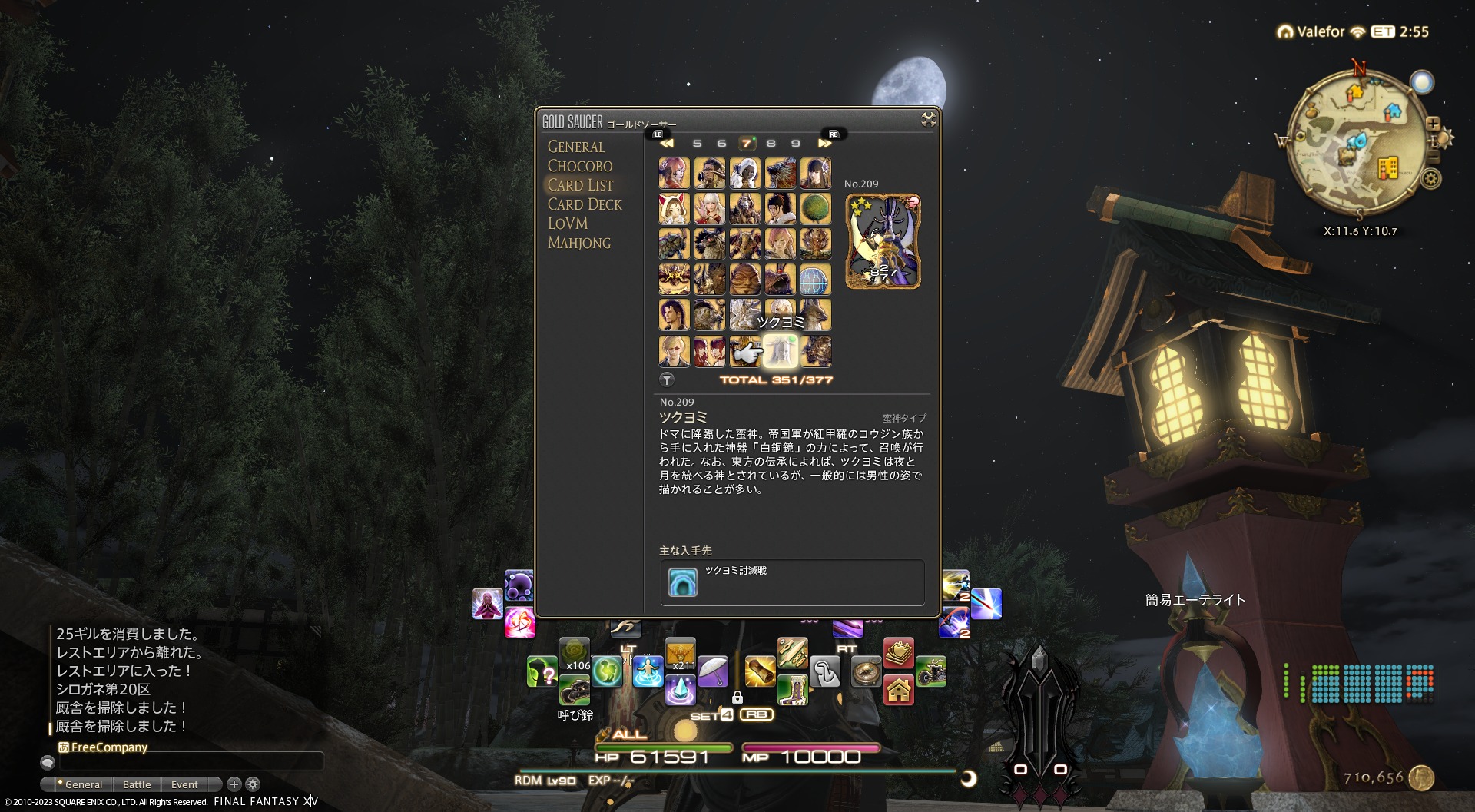Switch to card list page 5
The height and width of the screenshot is (812, 1475).
[x=697, y=144]
